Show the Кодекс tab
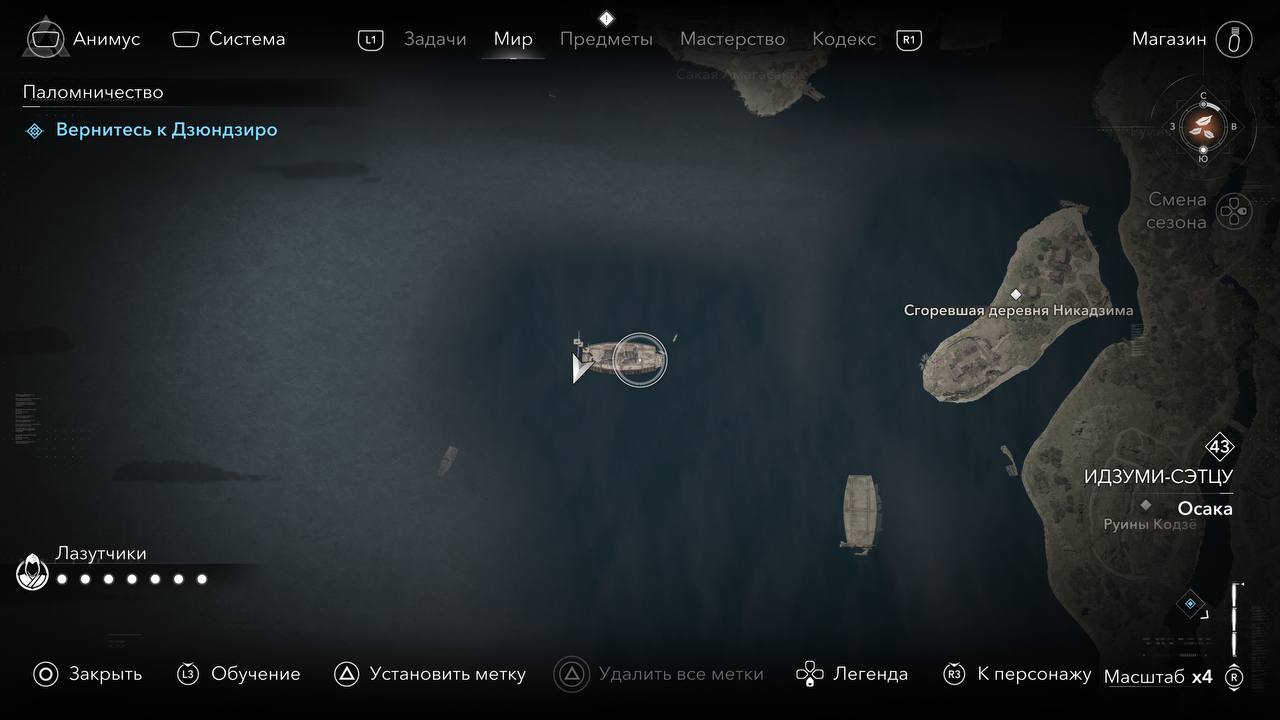This screenshot has width=1280, height=720. [x=844, y=39]
